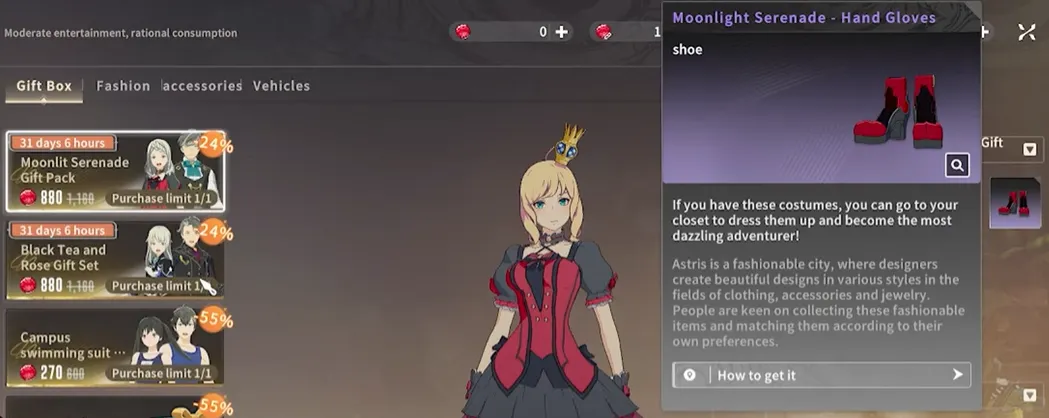
Task: Magnify the shoe preview image
Action: coord(957,166)
